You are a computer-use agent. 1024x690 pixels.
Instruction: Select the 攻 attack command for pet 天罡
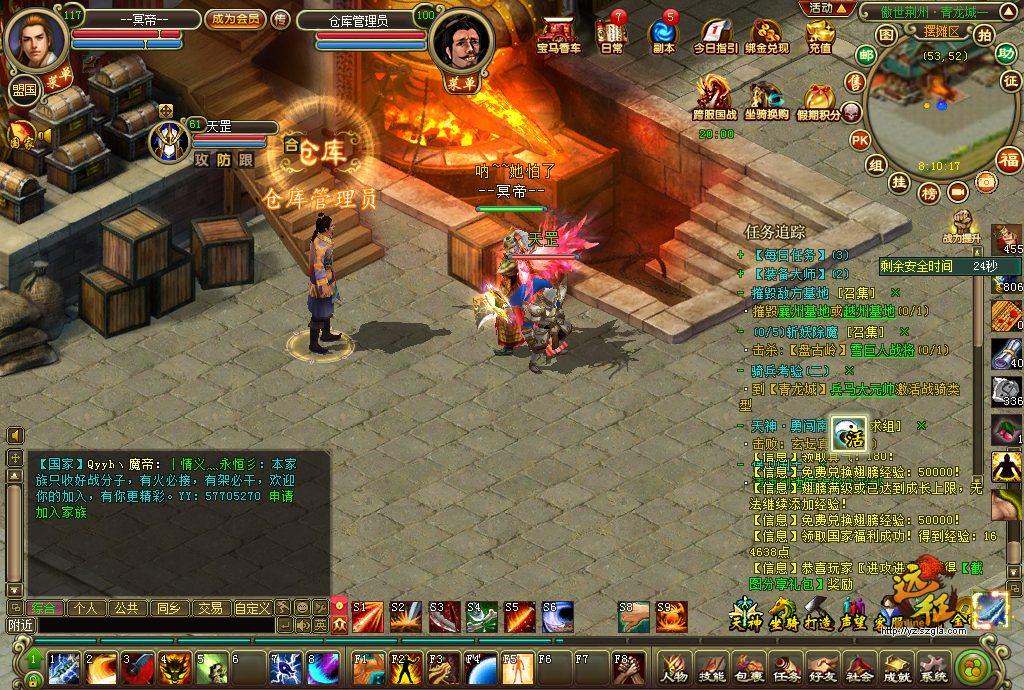pos(202,159)
